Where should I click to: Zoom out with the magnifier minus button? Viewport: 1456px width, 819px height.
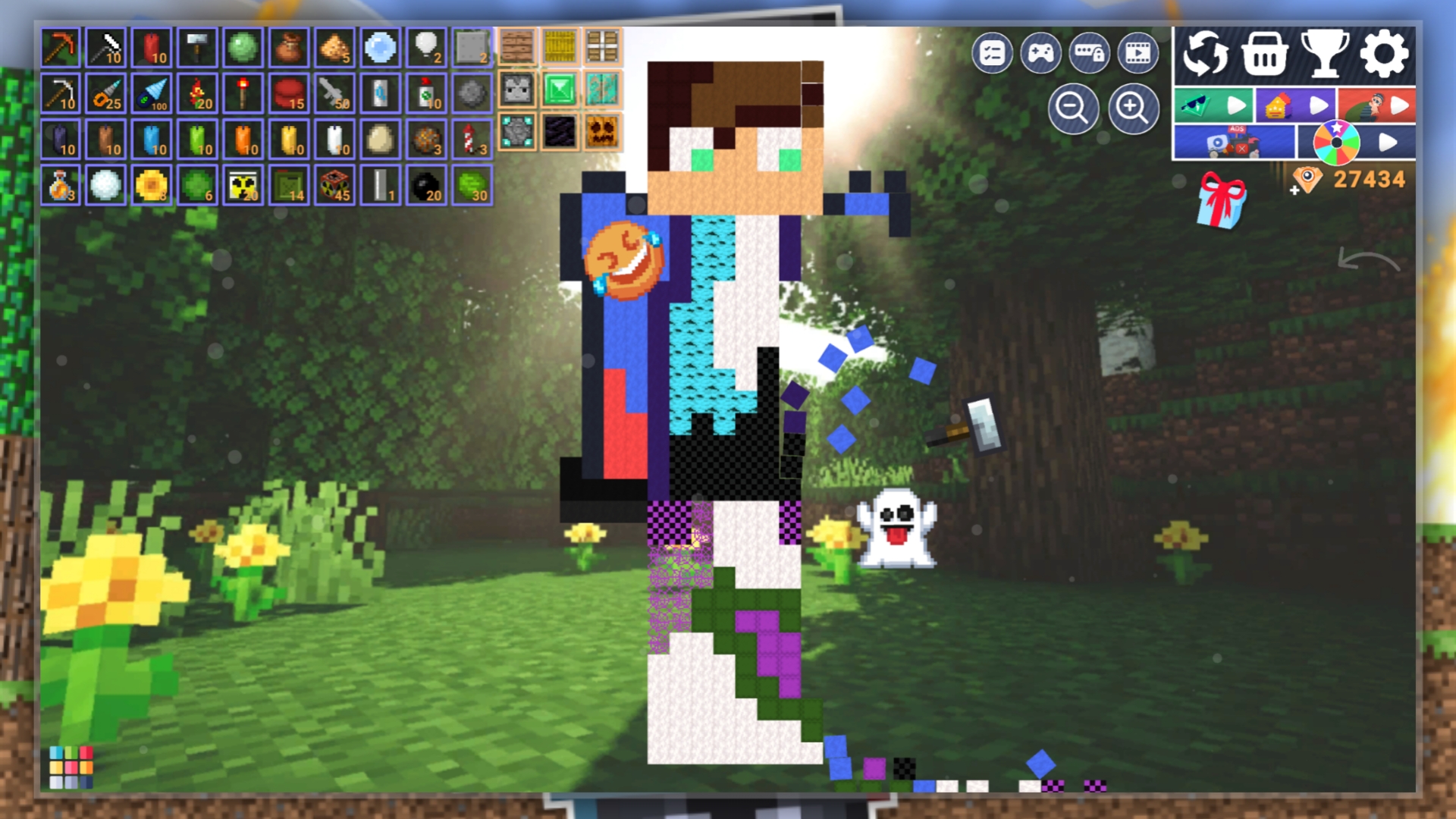pos(1074,108)
